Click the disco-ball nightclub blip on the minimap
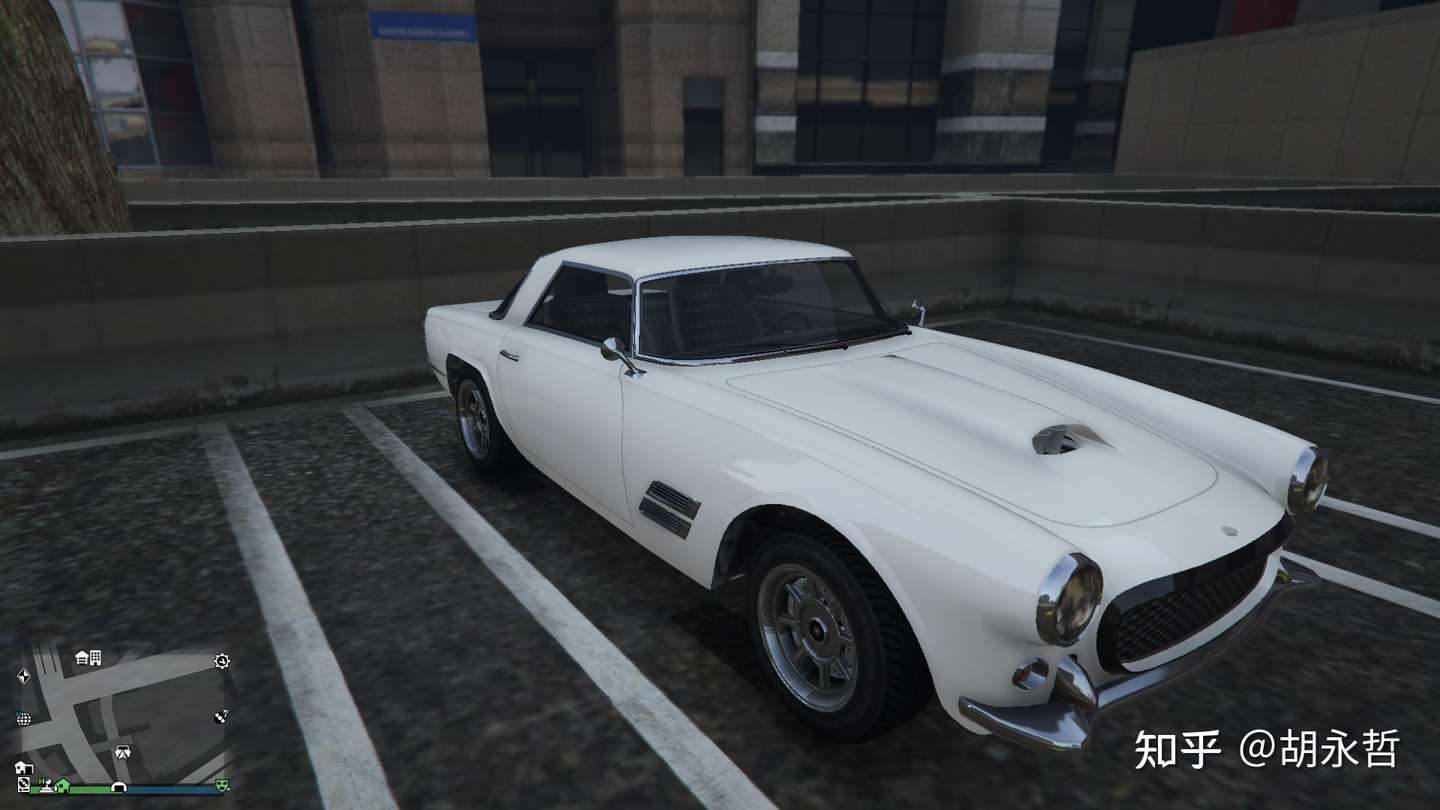This screenshot has width=1440, height=810. pyautogui.click(x=23, y=718)
